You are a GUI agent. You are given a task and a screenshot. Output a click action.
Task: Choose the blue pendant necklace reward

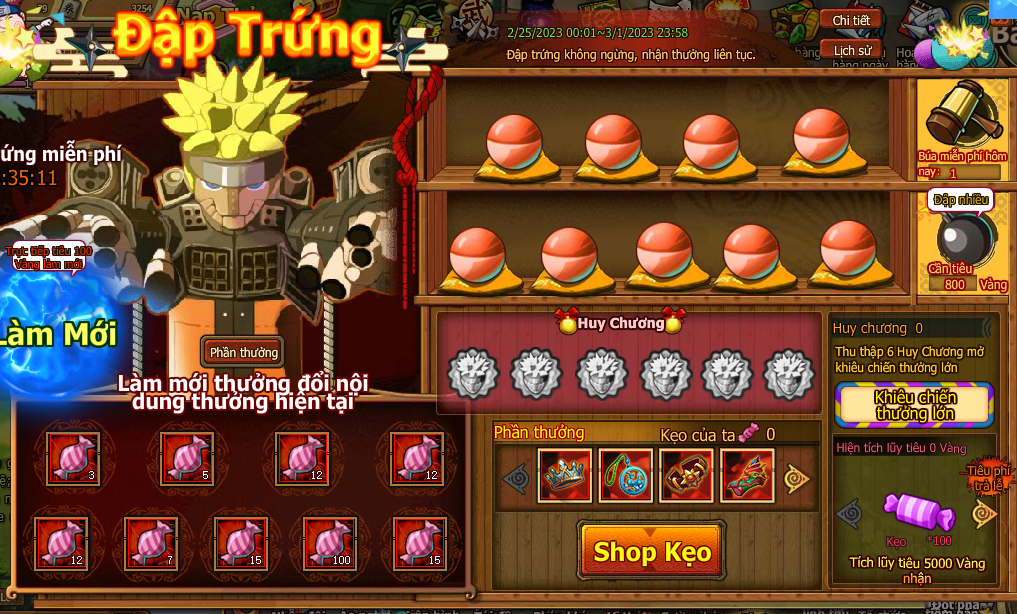click(626, 476)
